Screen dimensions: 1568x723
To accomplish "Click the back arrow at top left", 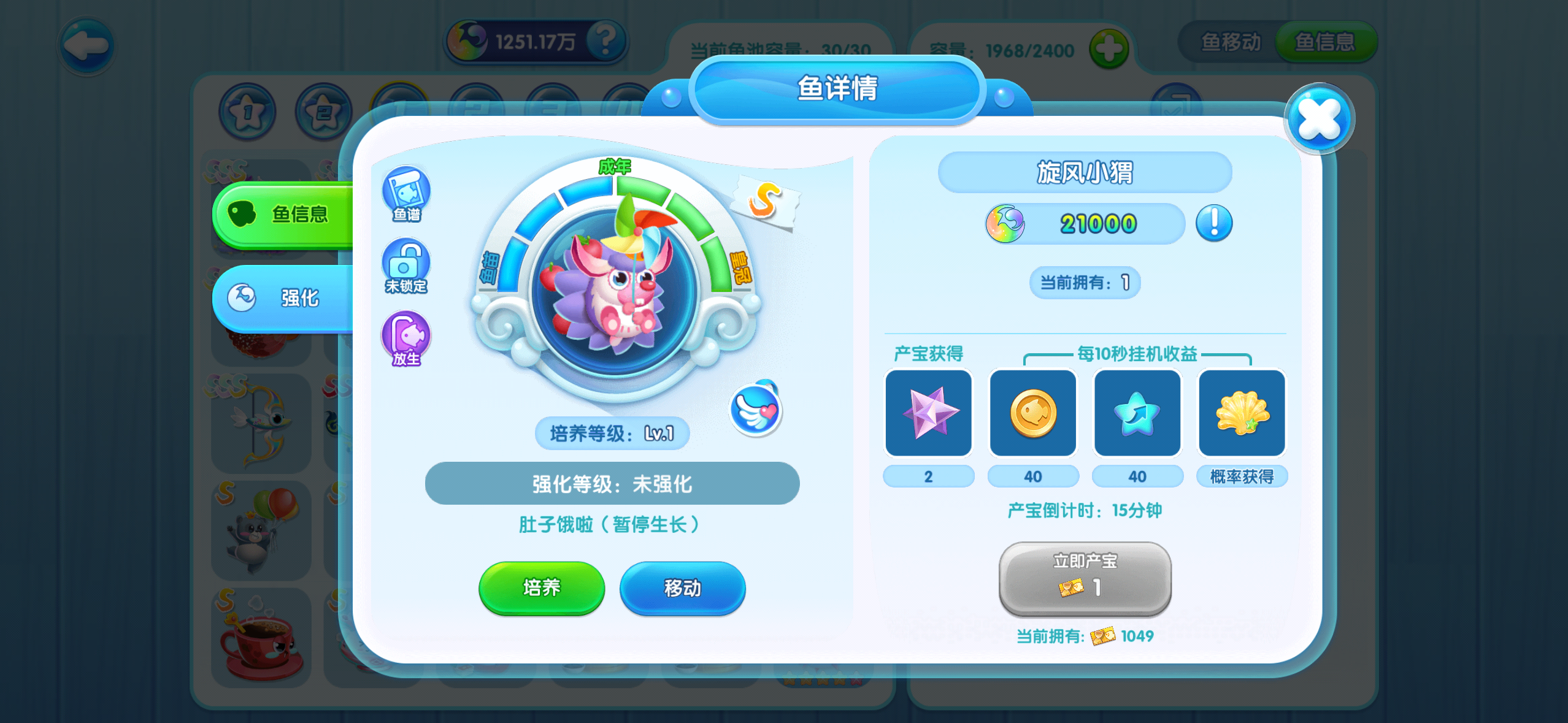I will point(86,45).
